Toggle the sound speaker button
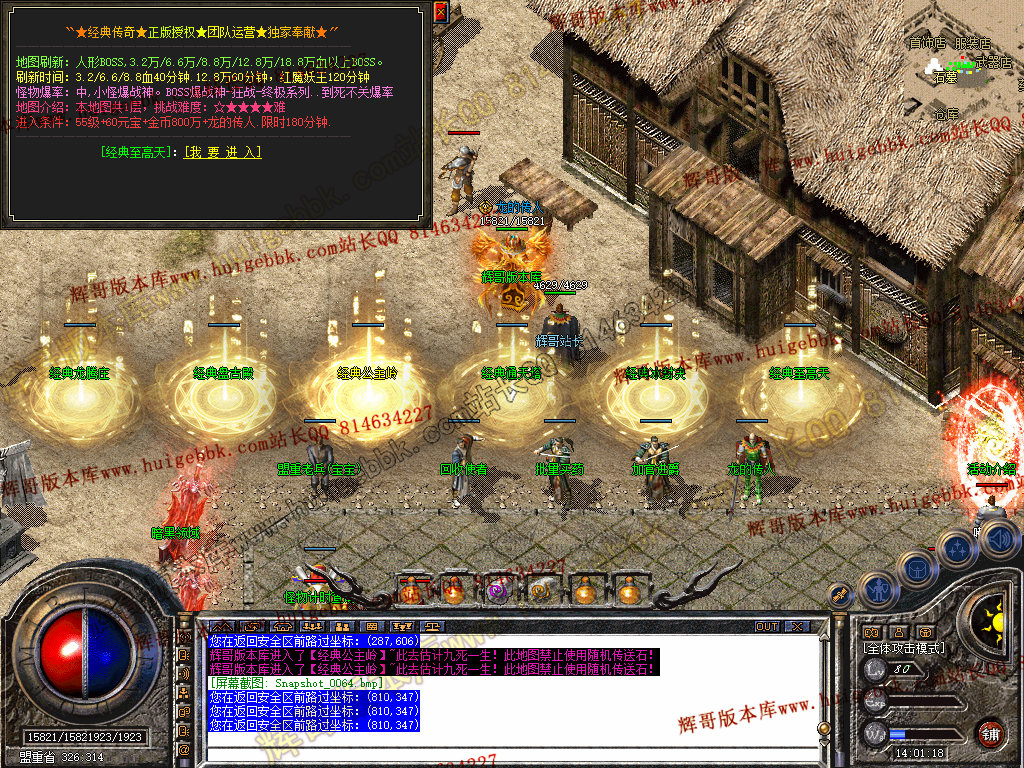The width and height of the screenshot is (1024, 768). point(999,540)
